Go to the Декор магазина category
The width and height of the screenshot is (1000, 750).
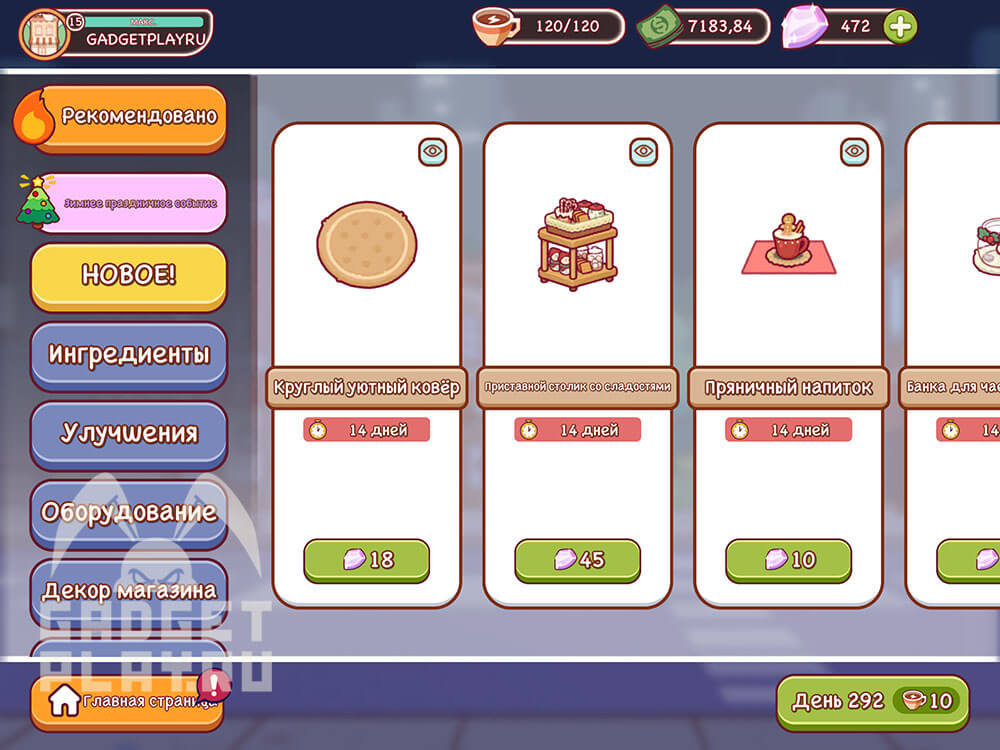[x=128, y=590]
